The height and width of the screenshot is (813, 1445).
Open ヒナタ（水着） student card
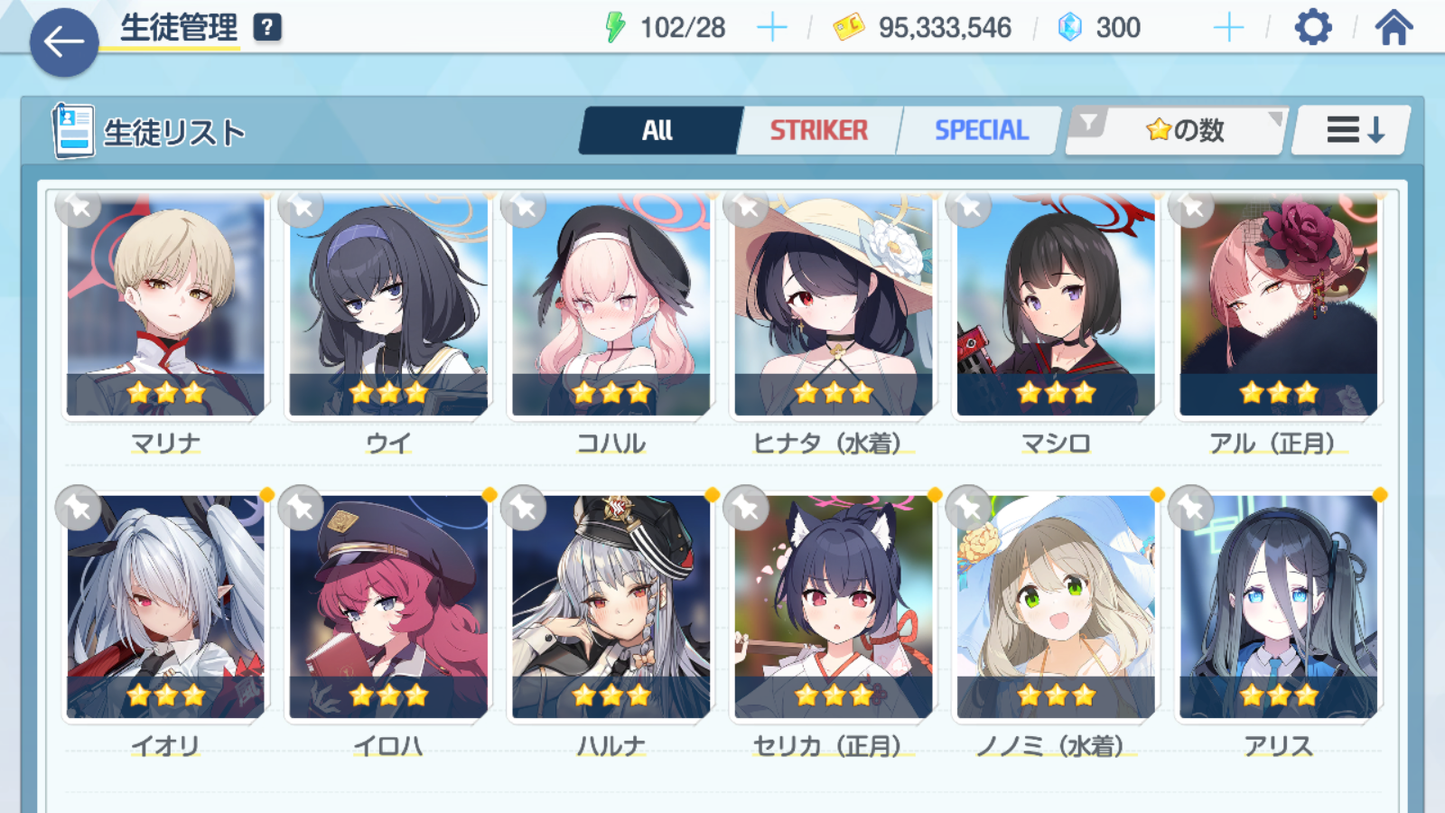click(x=833, y=305)
